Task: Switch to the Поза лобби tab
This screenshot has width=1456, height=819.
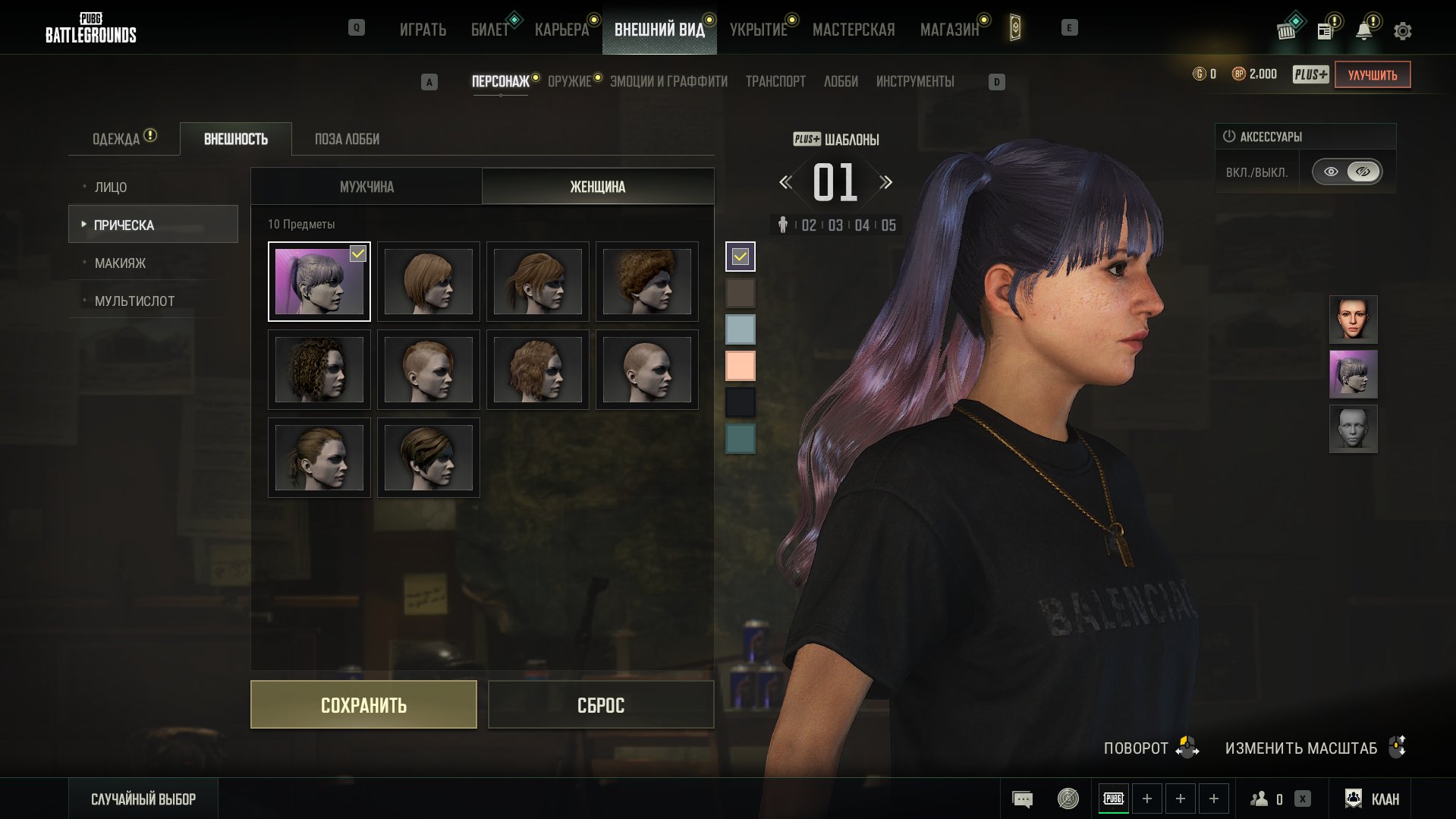Action: (347, 139)
